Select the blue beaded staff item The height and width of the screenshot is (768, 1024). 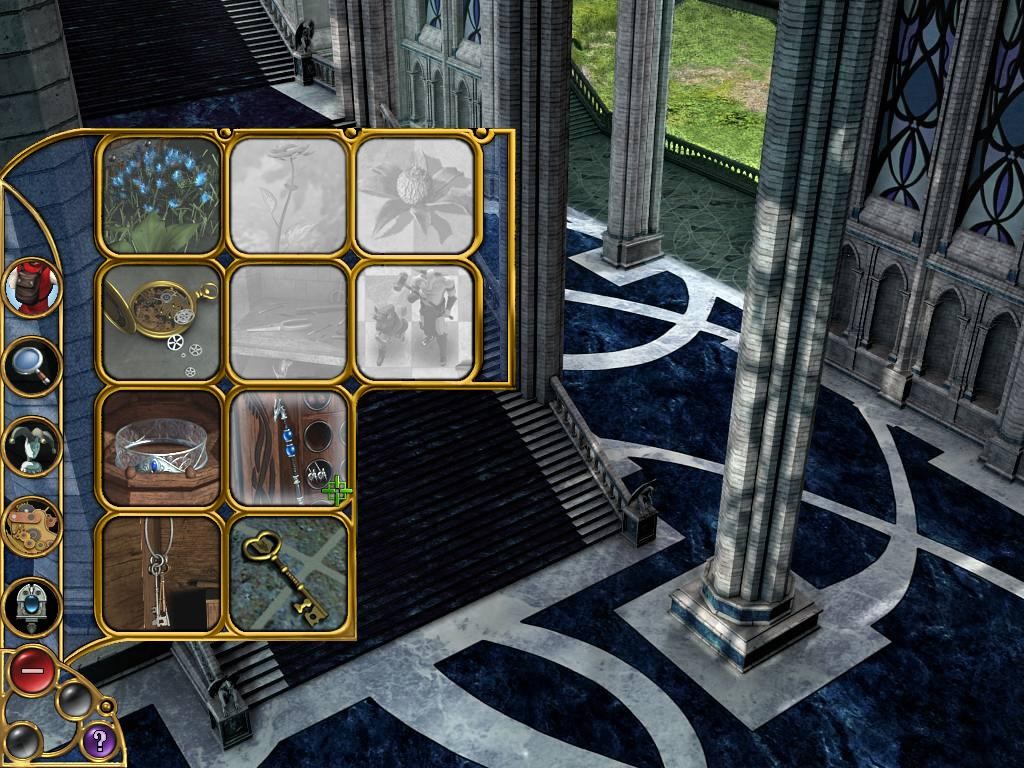coord(288,448)
